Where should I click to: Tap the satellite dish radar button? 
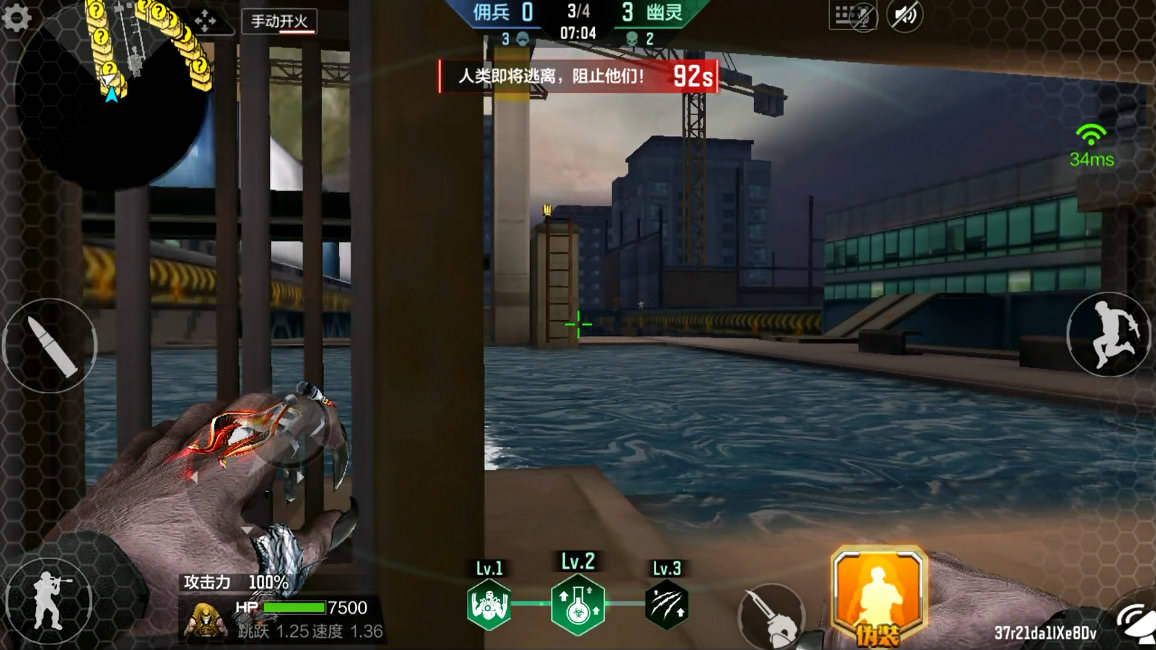[1137, 620]
